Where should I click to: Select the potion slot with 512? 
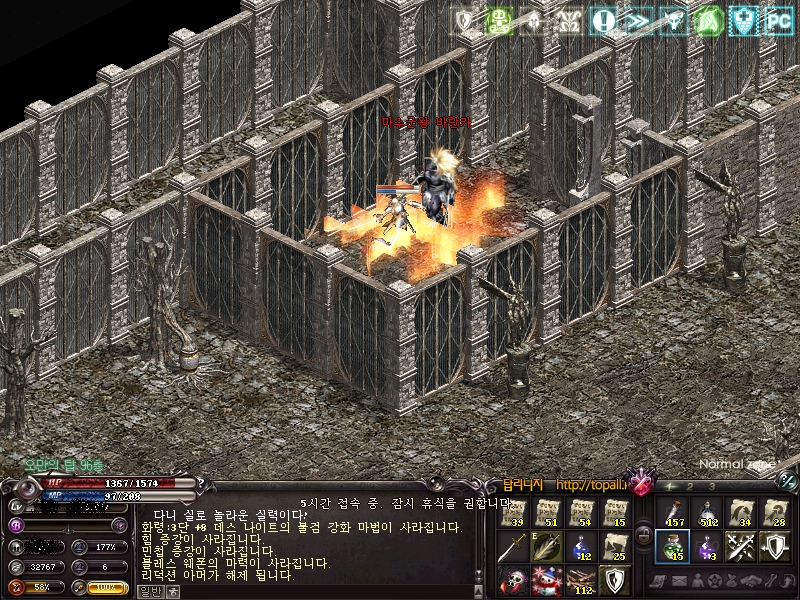pos(706,513)
